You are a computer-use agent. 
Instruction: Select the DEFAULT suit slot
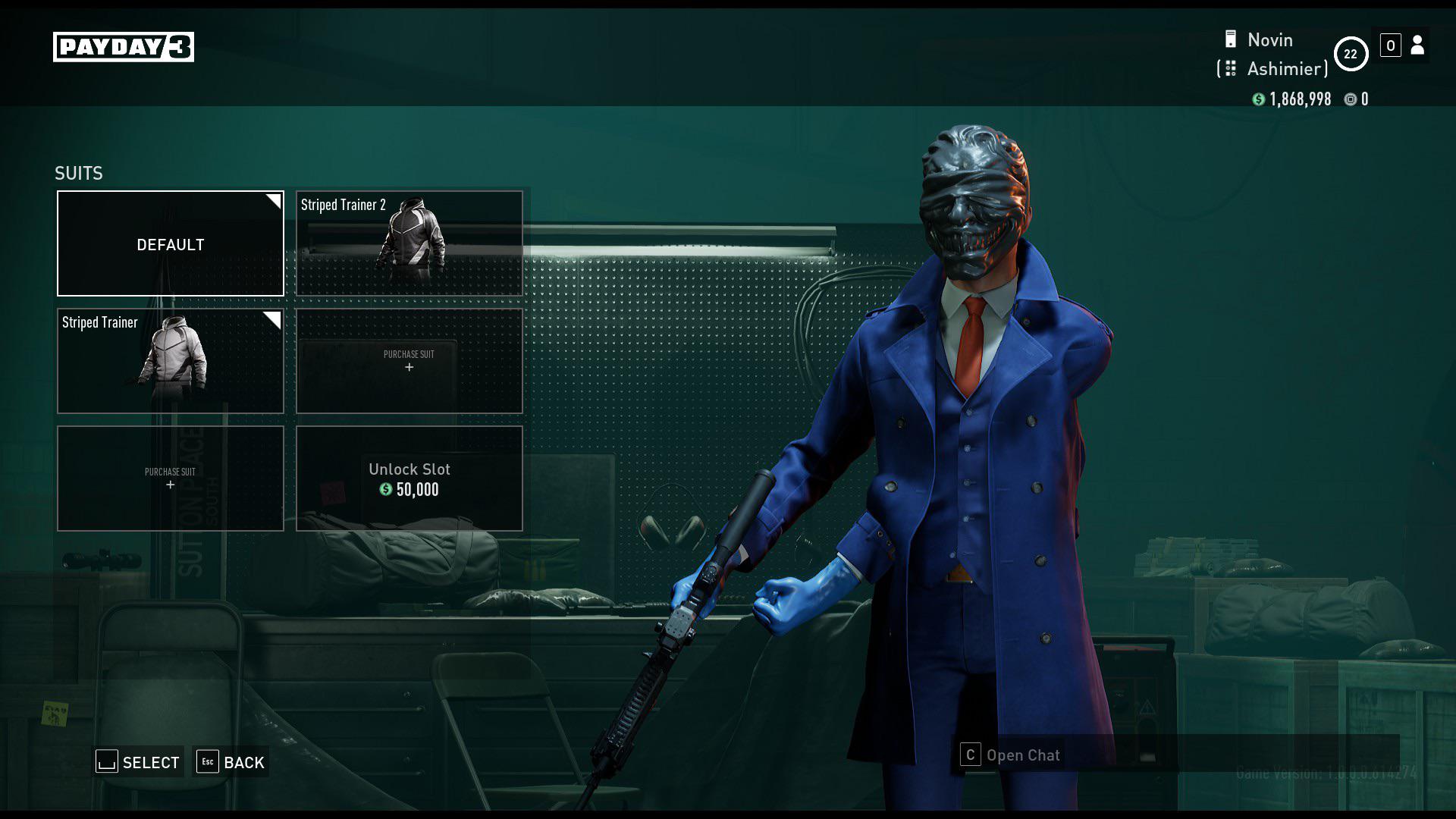point(171,243)
